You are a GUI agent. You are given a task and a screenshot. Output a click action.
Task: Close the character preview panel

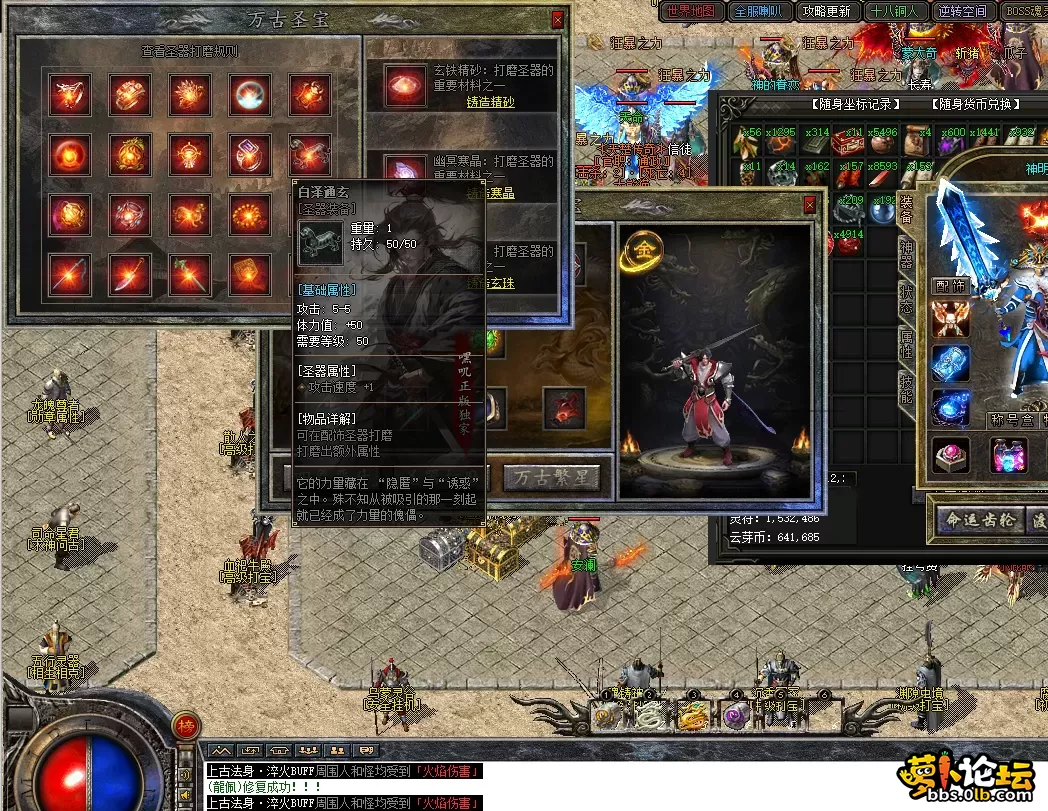click(810, 205)
